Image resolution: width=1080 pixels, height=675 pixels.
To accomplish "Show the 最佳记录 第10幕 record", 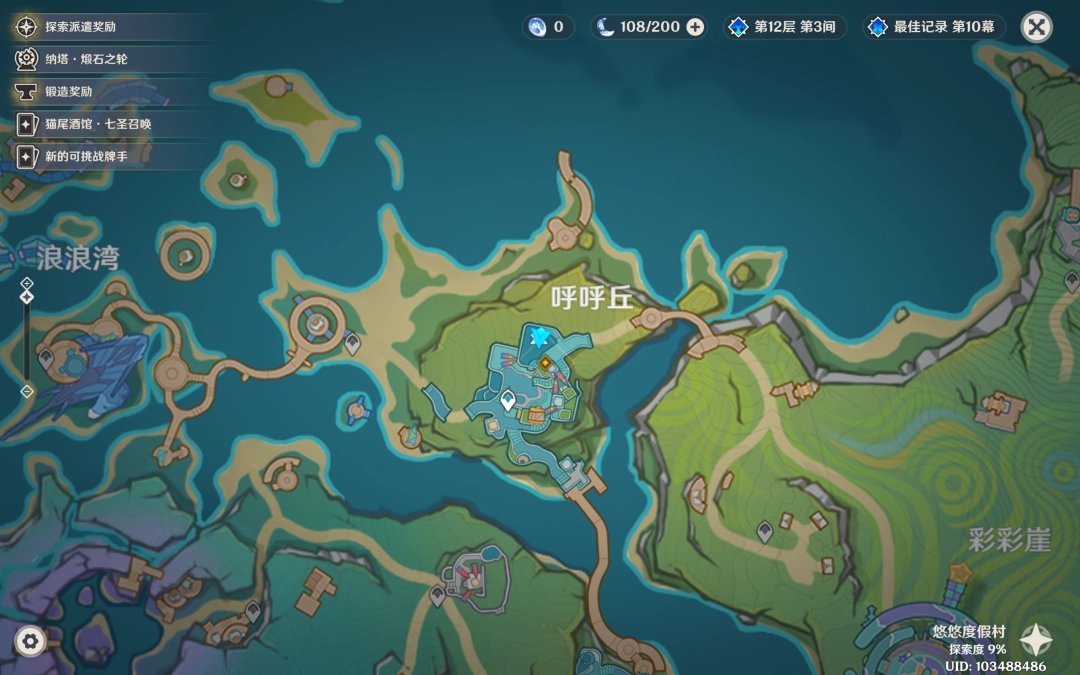I will tap(934, 27).
